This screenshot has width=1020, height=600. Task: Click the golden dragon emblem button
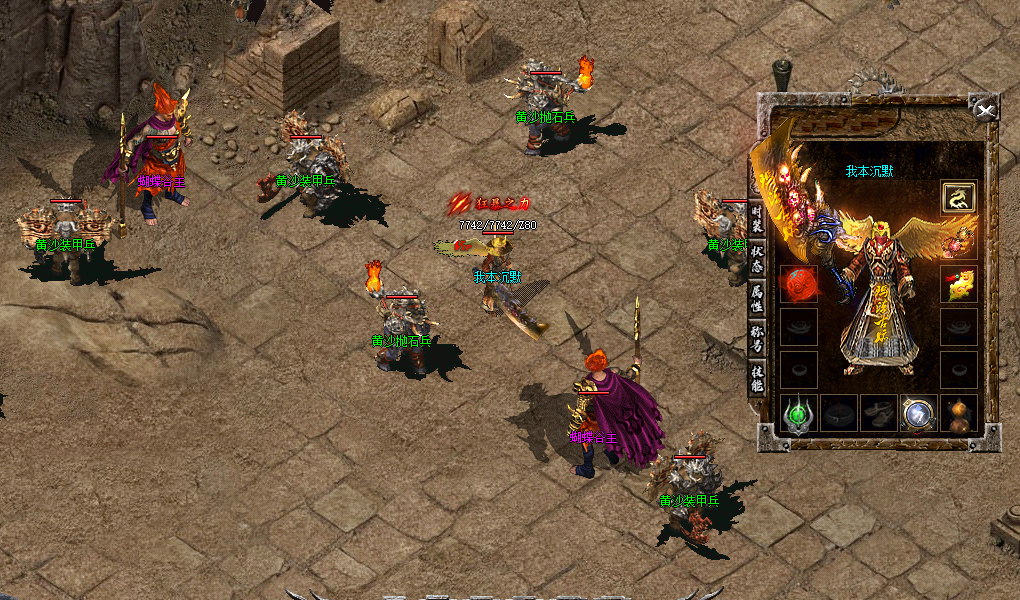(958, 197)
